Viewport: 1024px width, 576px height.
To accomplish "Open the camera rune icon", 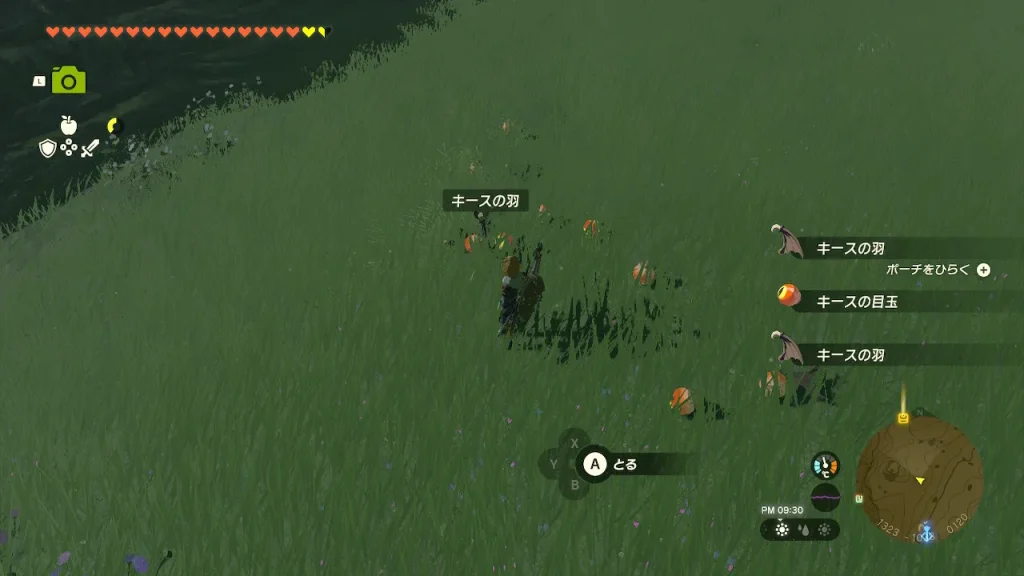I will tap(68, 81).
